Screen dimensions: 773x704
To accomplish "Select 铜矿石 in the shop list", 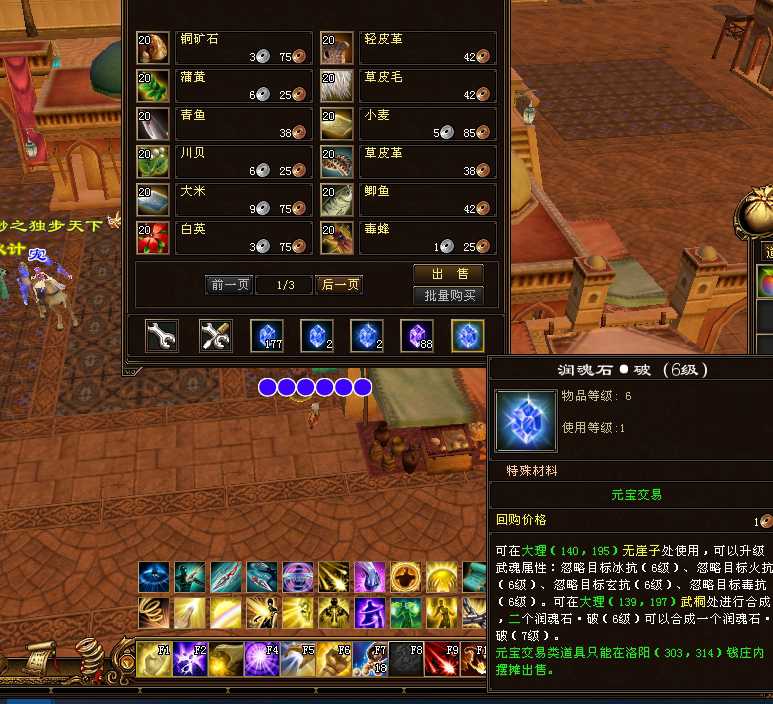I will (x=224, y=48).
